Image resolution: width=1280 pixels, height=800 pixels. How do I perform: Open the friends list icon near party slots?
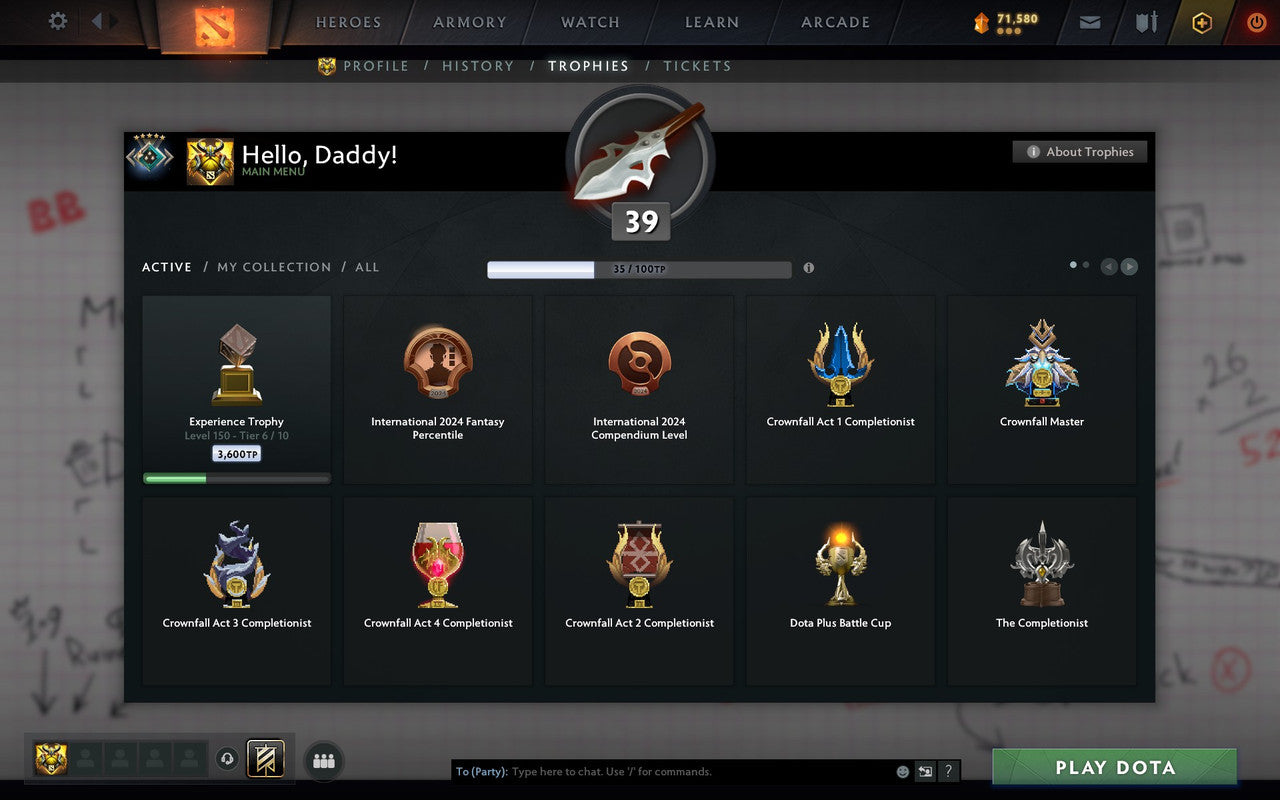pyautogui.click(x=324, y=760)
